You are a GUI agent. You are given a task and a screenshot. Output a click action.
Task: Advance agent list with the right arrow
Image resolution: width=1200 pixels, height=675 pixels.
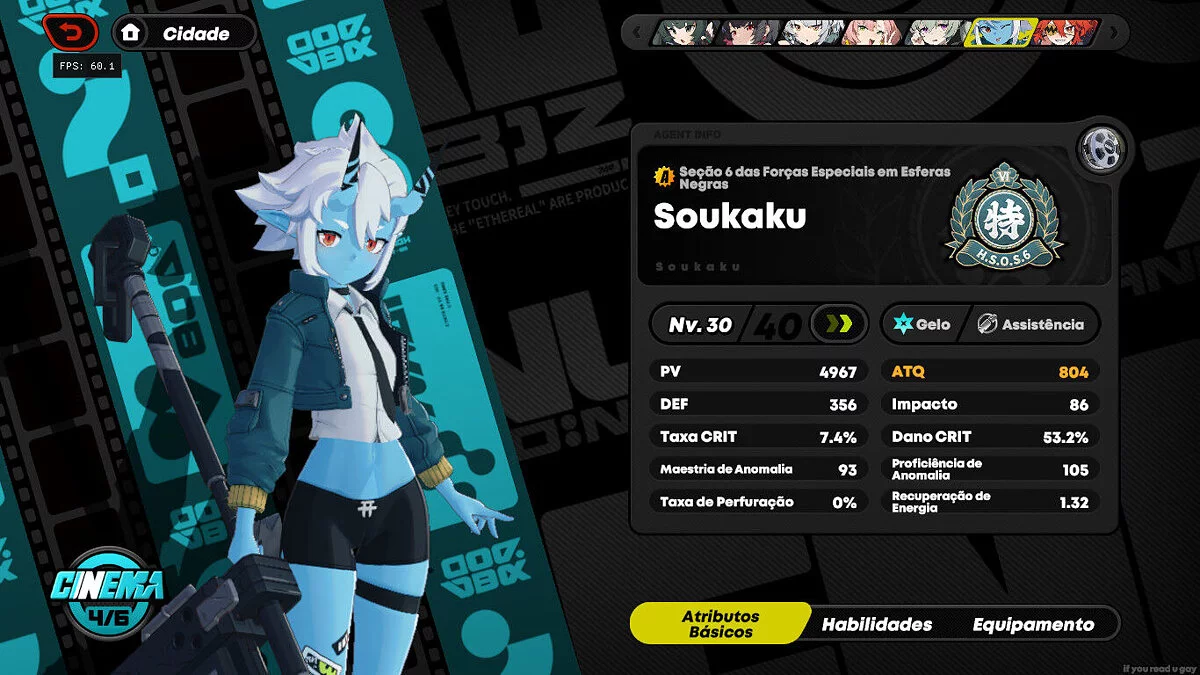1114,33
